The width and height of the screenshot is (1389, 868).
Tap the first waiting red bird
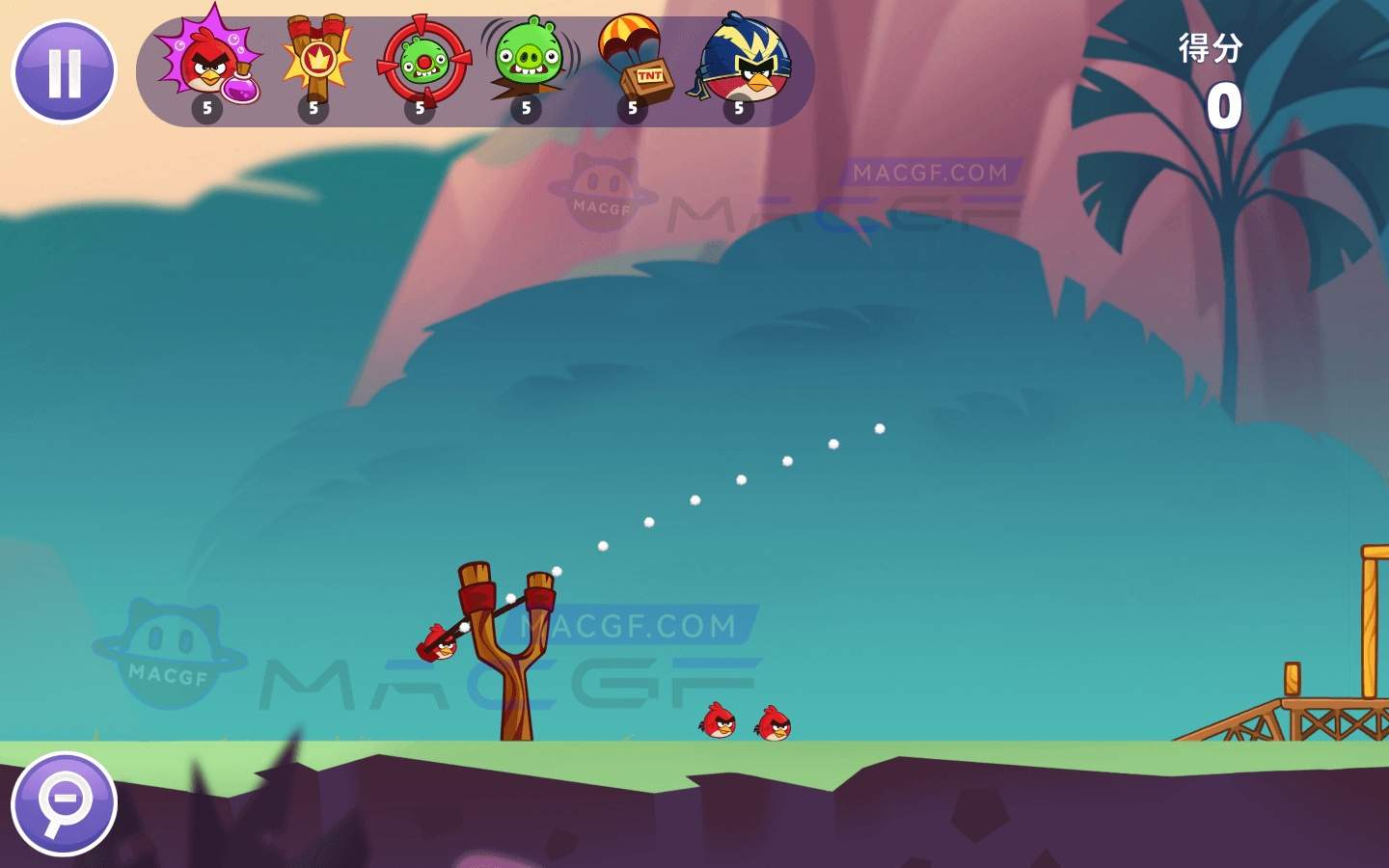point(718,719)
